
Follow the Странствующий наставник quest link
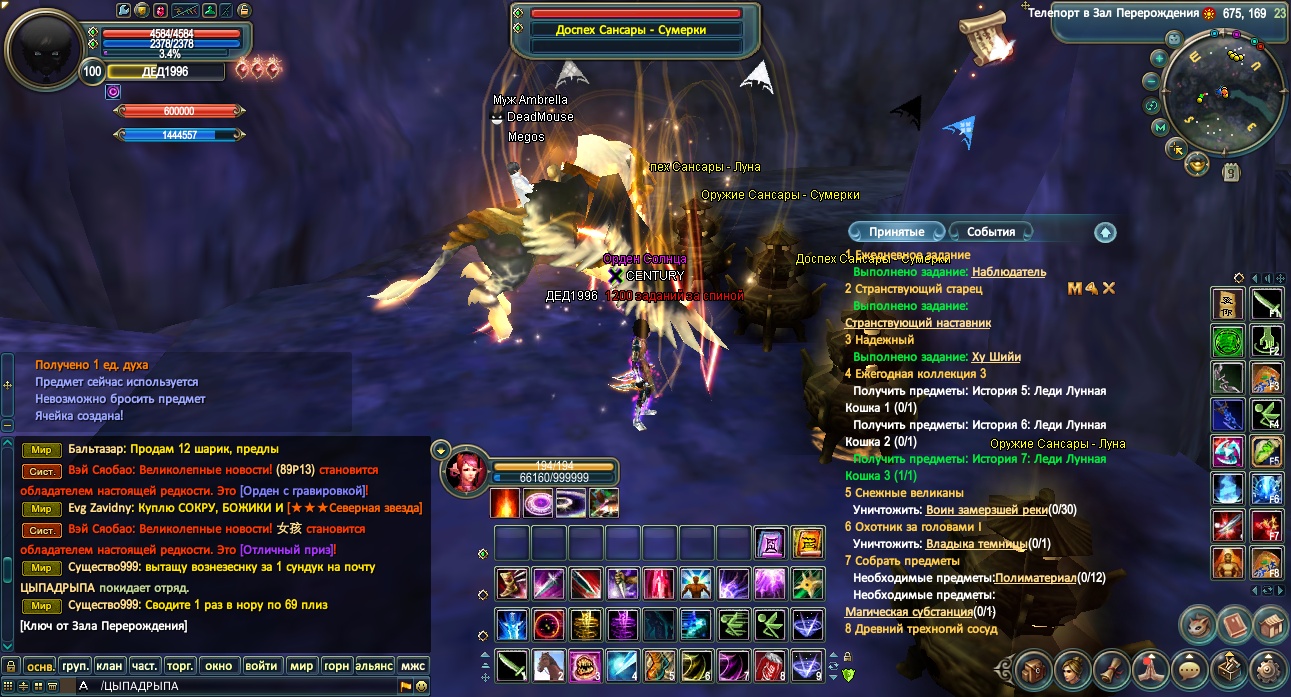pyautogui.click(x=918, y=323)
